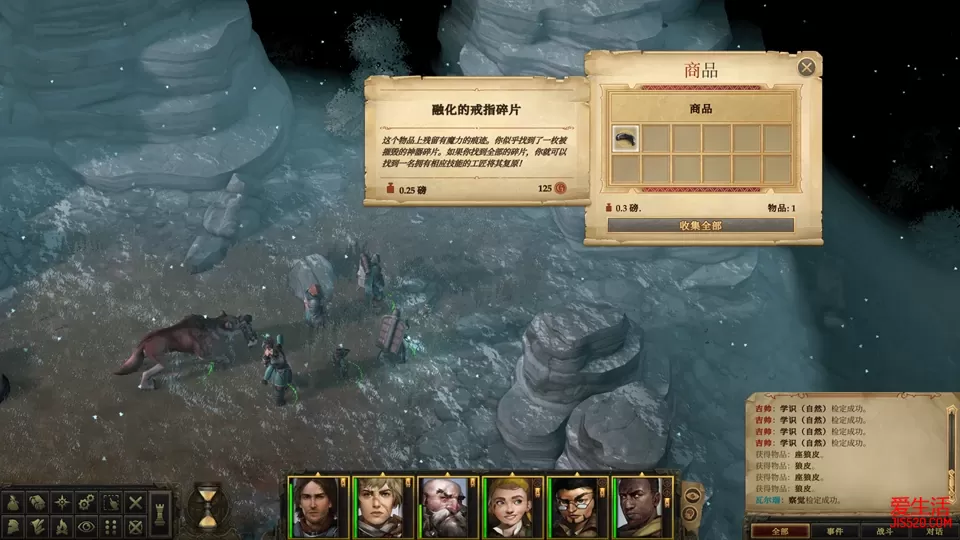Select the blonde short-haired character portrait

tap(381, 503)
